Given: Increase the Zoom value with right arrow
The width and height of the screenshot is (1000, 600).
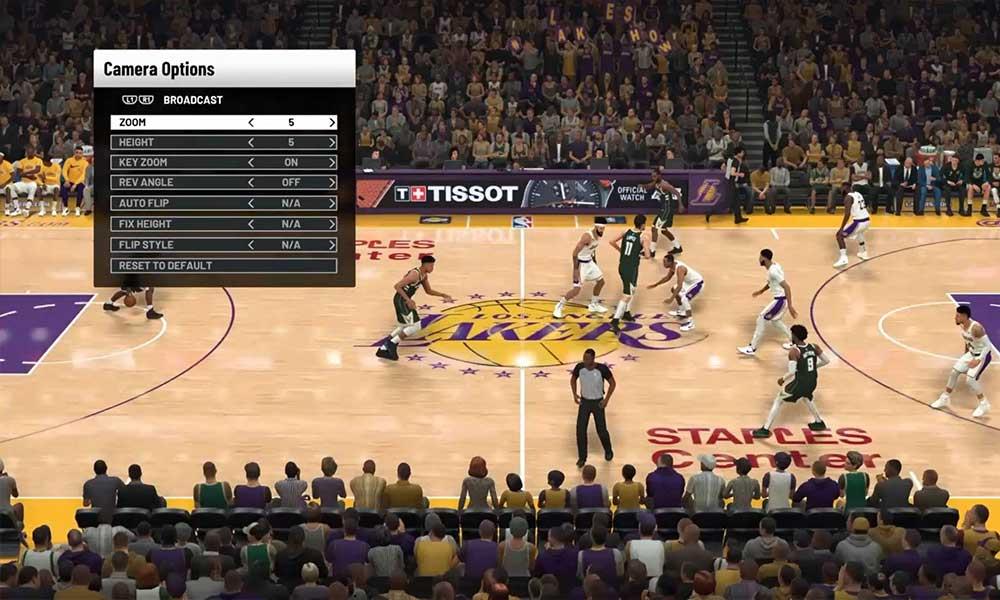Looking at the screenshot, I should point(332,122).
